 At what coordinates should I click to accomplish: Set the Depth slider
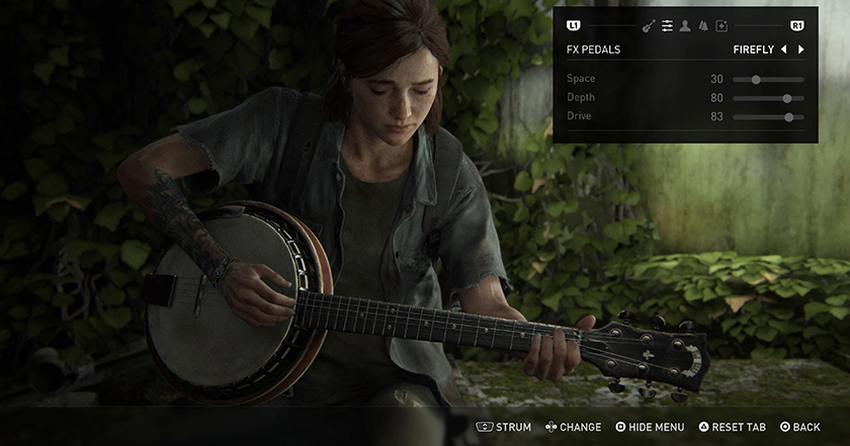[x=787, y=98]
